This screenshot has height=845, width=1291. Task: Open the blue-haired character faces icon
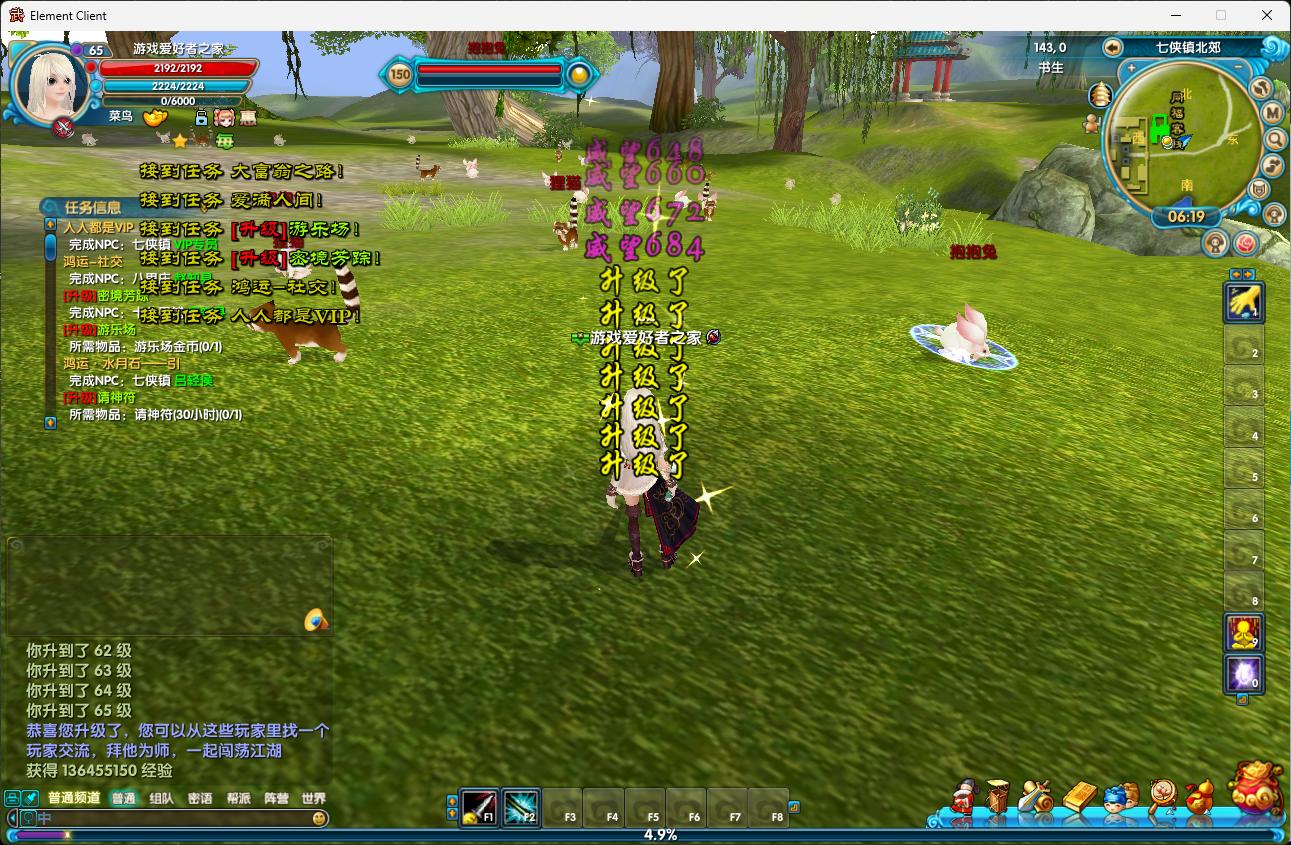pos(1120,797)
